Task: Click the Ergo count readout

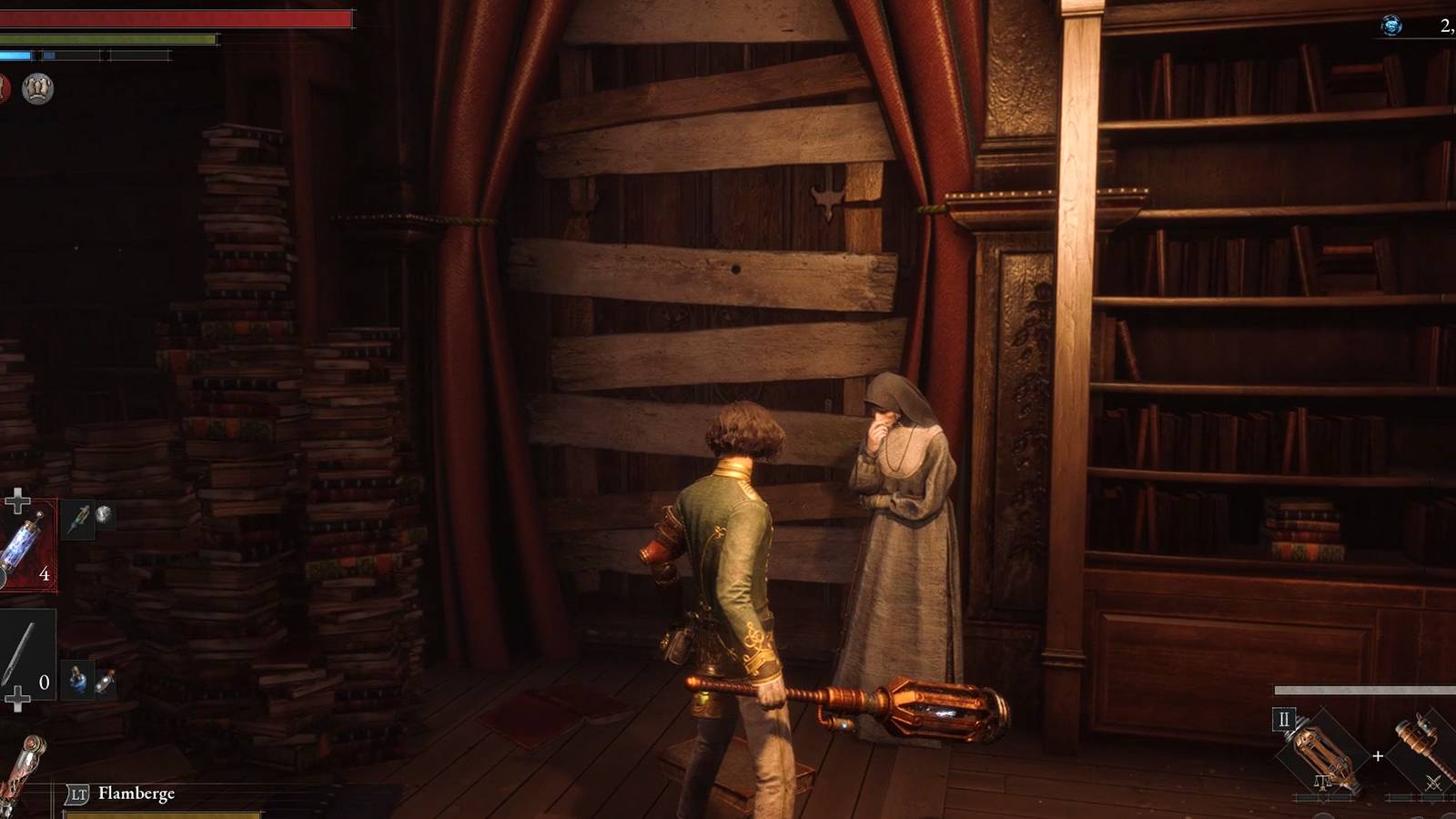Action: (x=1447, y=27)
